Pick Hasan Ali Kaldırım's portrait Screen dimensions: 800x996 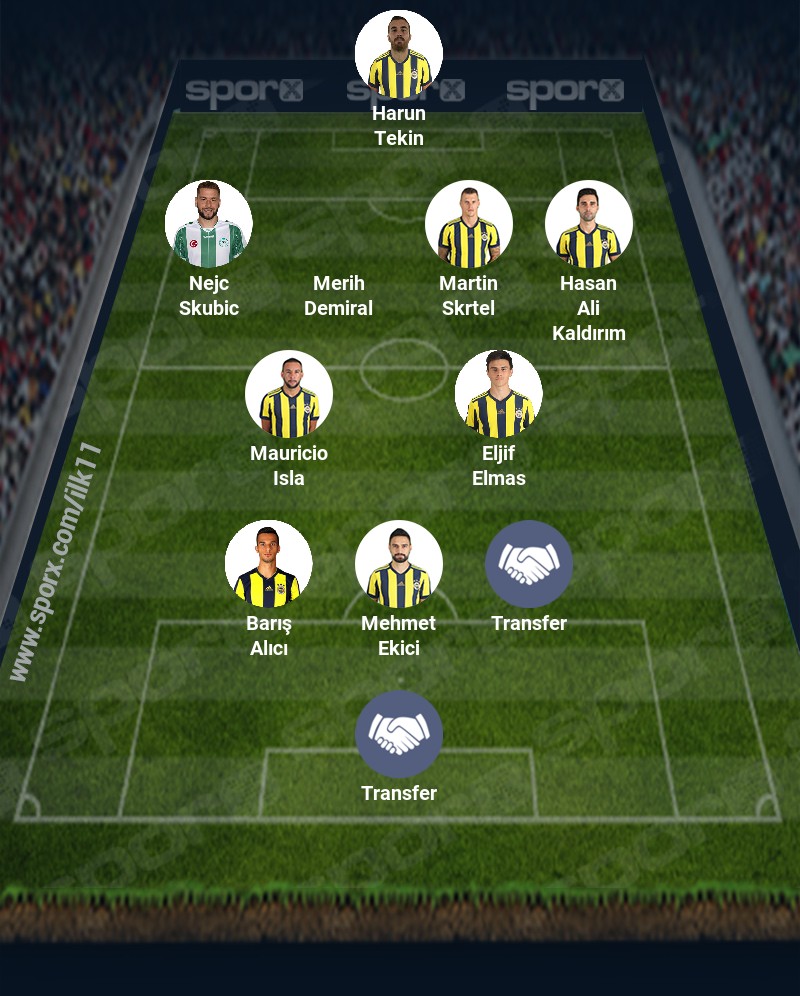589,224
